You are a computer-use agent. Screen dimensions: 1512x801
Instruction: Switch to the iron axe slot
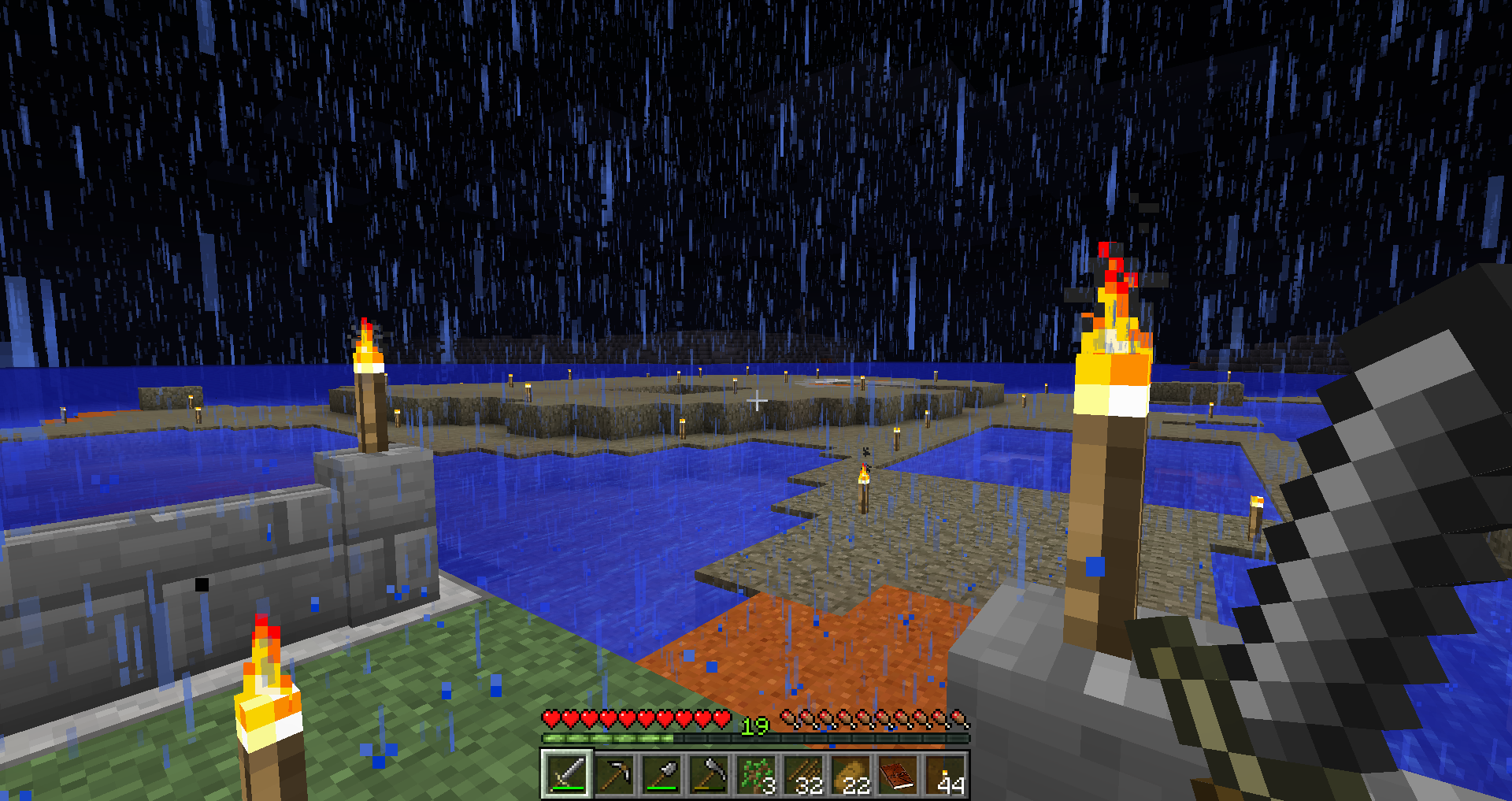tap(709, 775)
